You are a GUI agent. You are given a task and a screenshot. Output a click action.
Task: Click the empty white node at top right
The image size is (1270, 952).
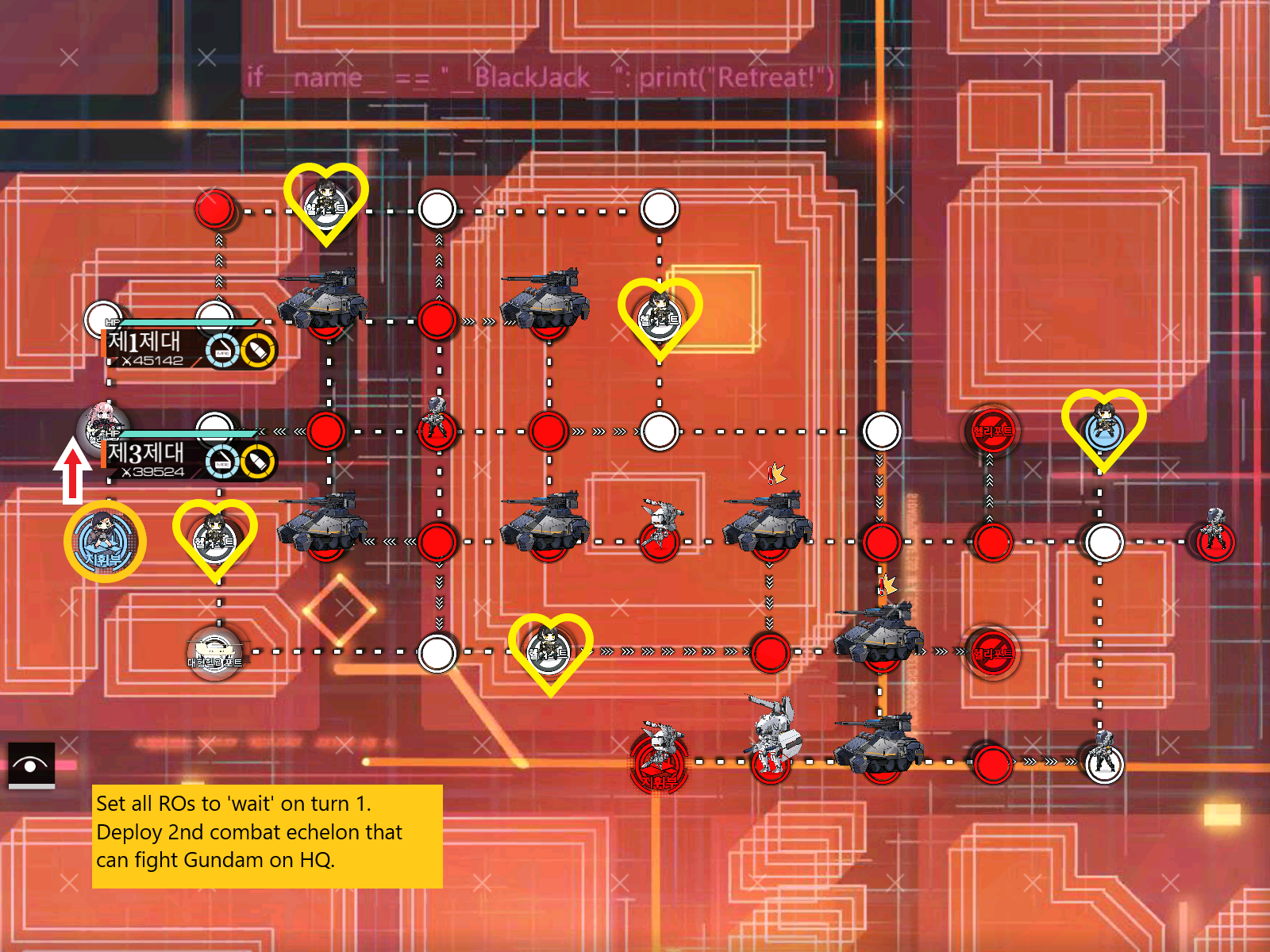click(659, 209)
